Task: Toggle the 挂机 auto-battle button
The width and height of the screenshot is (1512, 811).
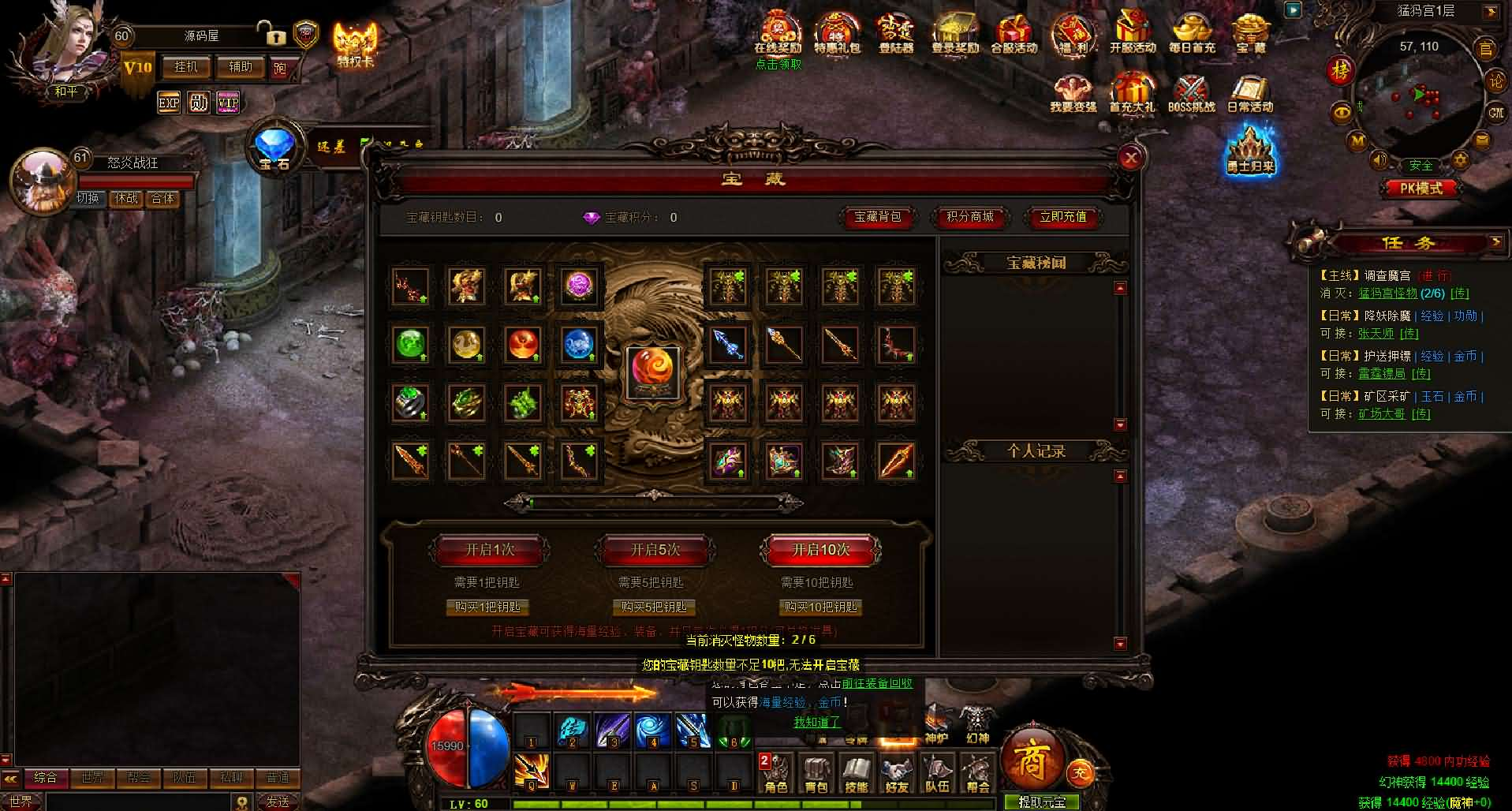Action: point(186,67)
